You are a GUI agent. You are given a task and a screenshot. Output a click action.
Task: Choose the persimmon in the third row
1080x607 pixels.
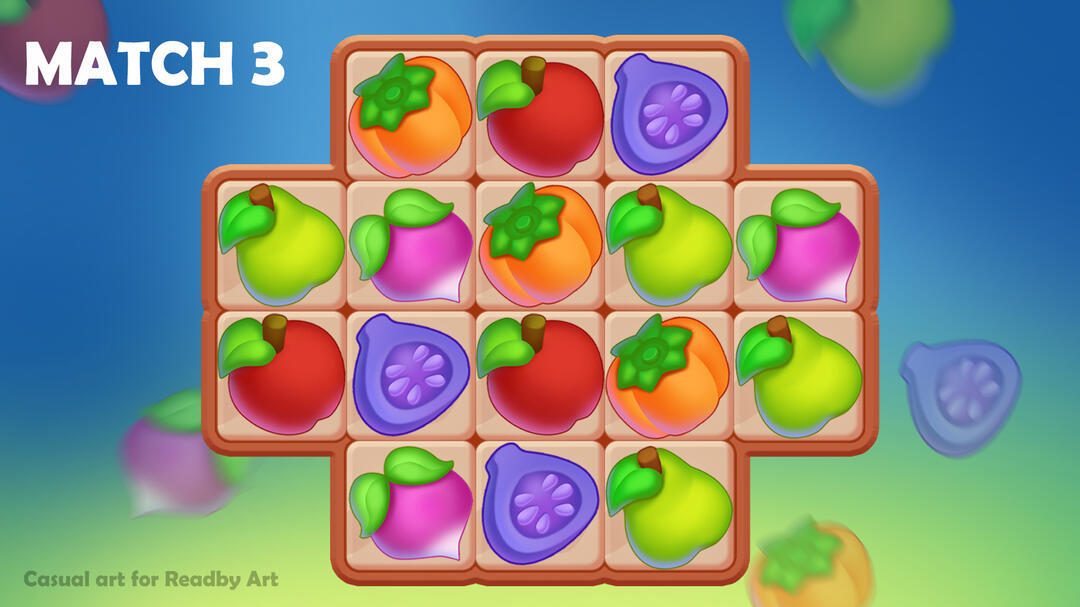pos(669,375)
